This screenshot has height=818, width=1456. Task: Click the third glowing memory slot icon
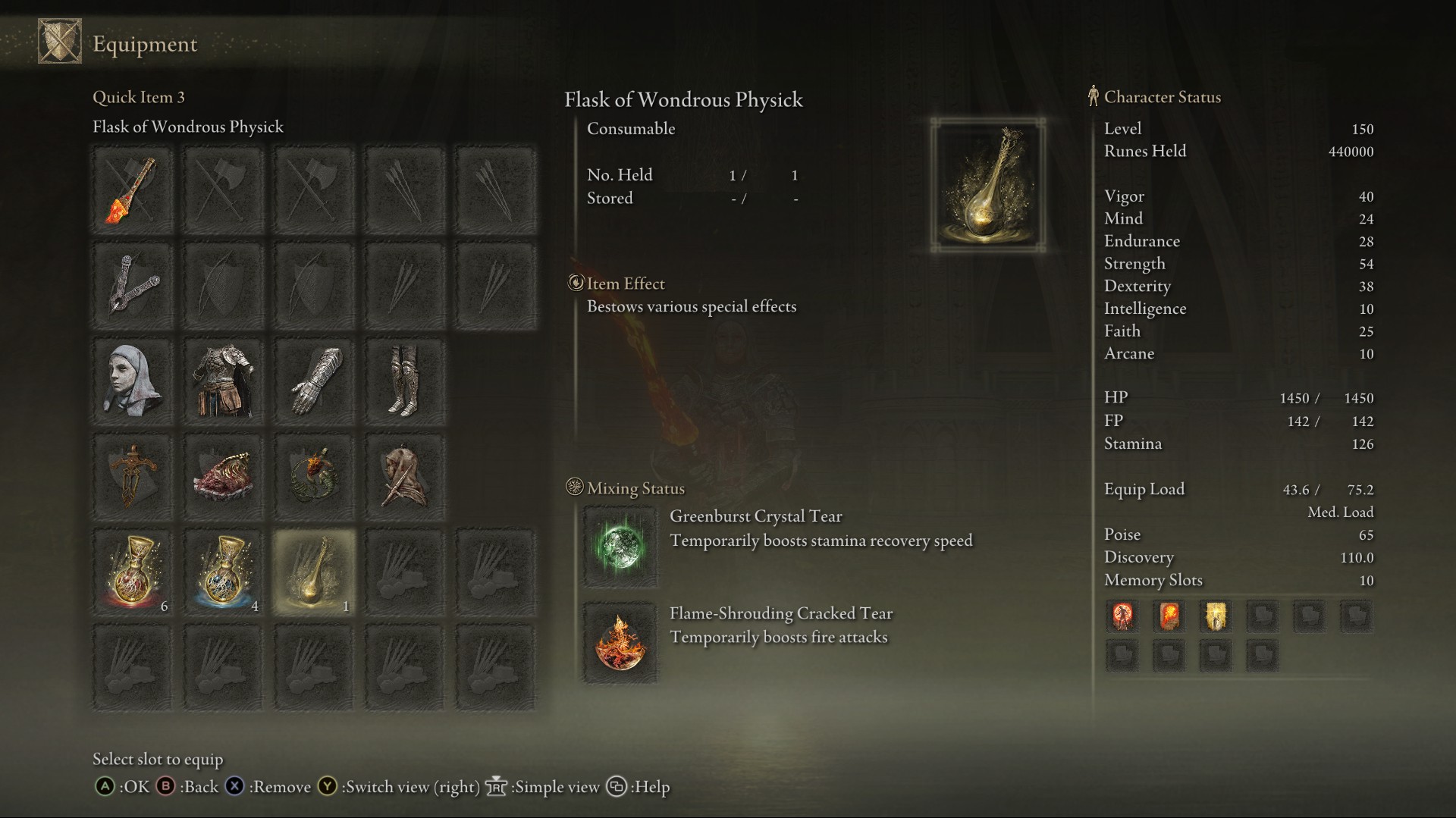(x=1216, y=616)
